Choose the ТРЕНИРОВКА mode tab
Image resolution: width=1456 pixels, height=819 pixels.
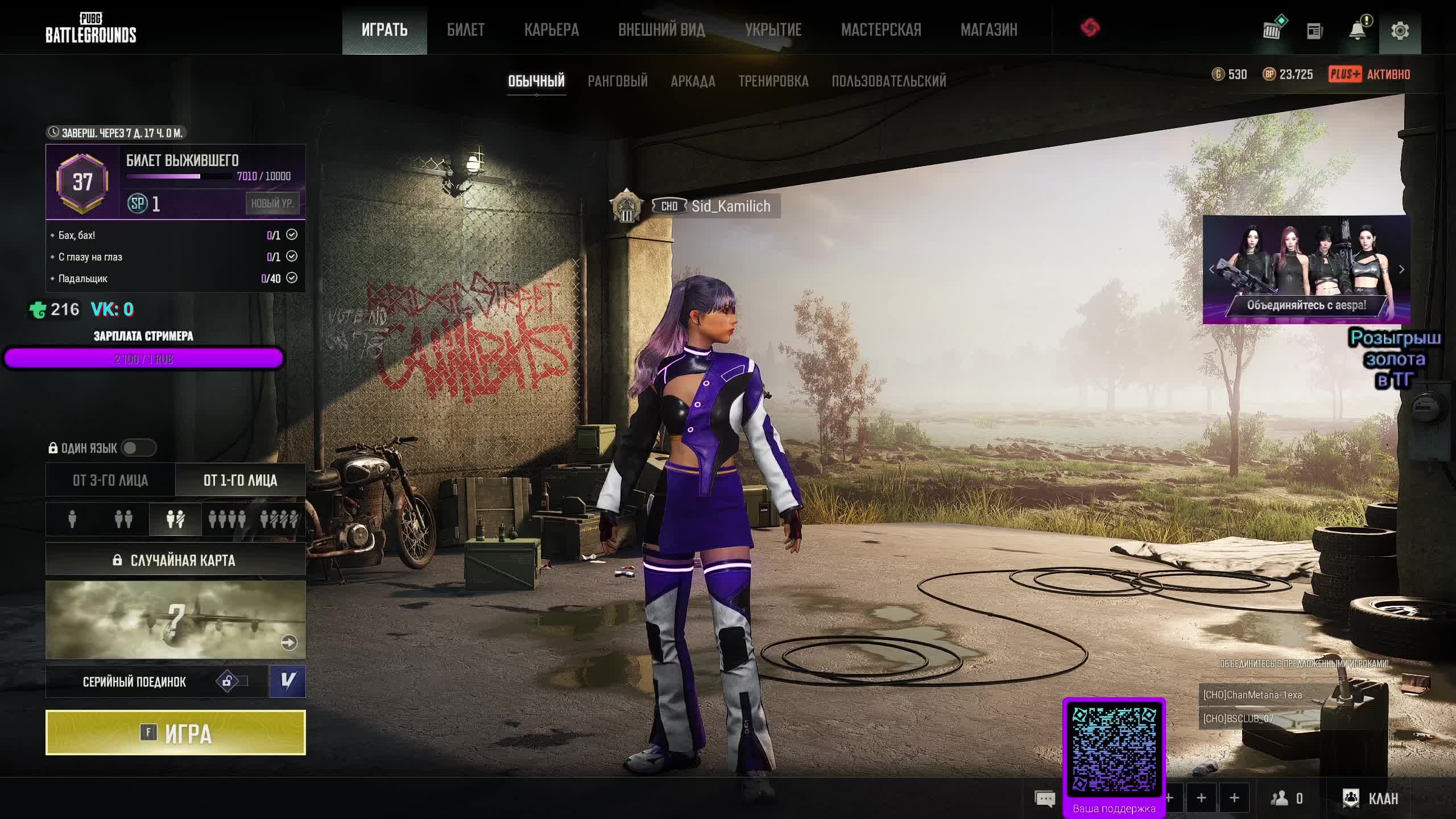773,81
